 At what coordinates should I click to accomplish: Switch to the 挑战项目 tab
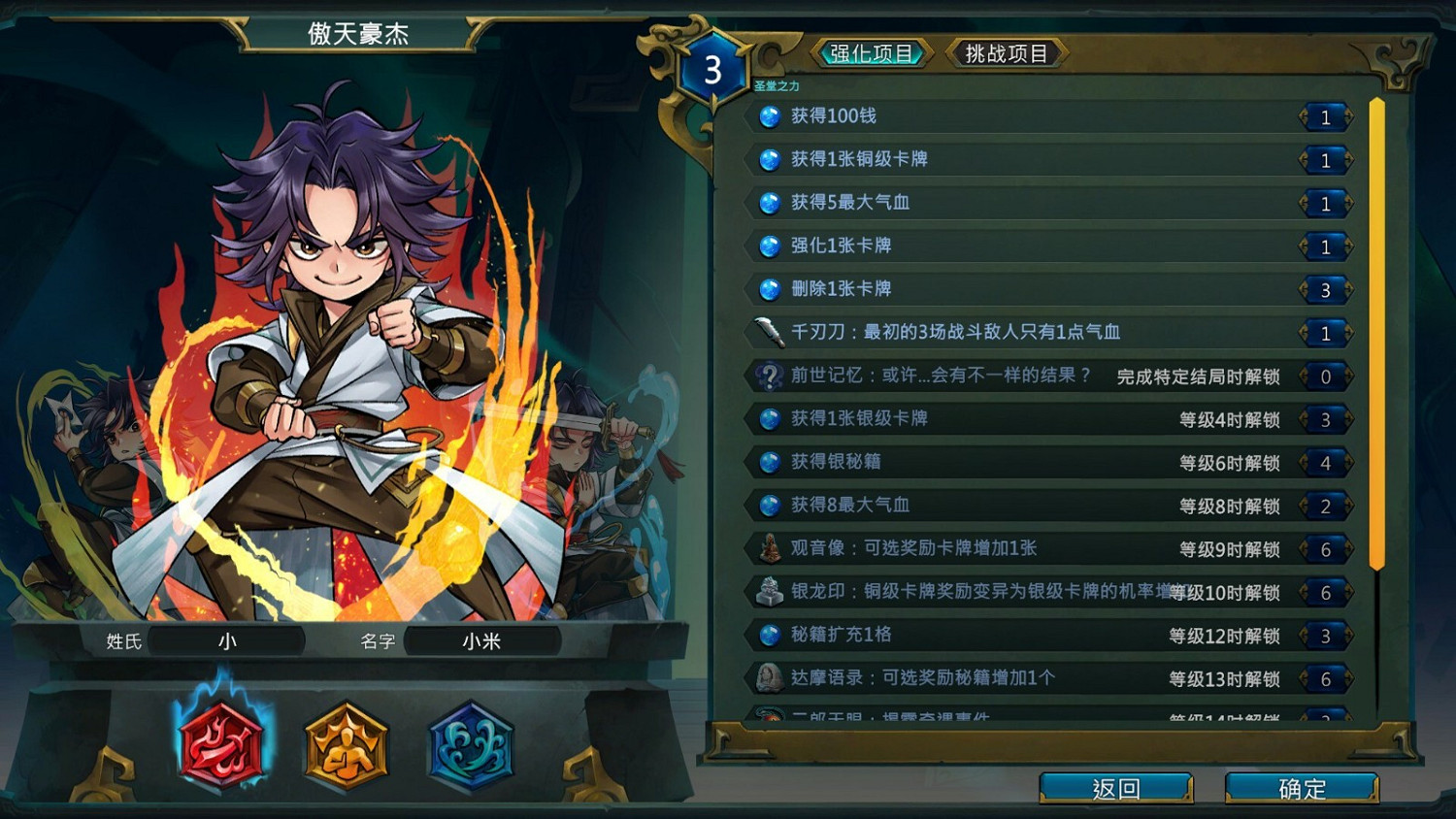[1006, 53]
